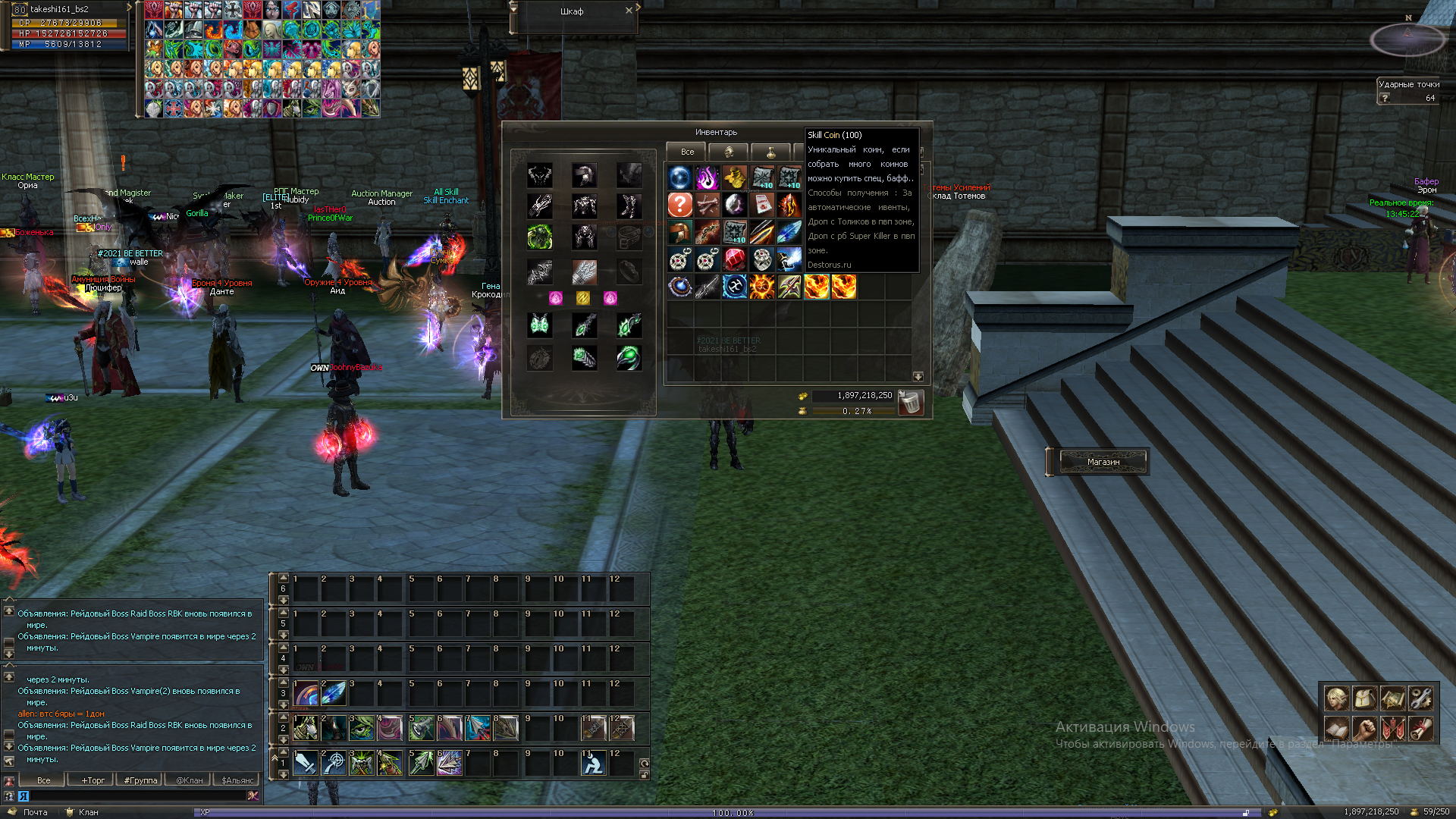
Task: Select the Все inventory tab
Action: click(x=687, y=152)
